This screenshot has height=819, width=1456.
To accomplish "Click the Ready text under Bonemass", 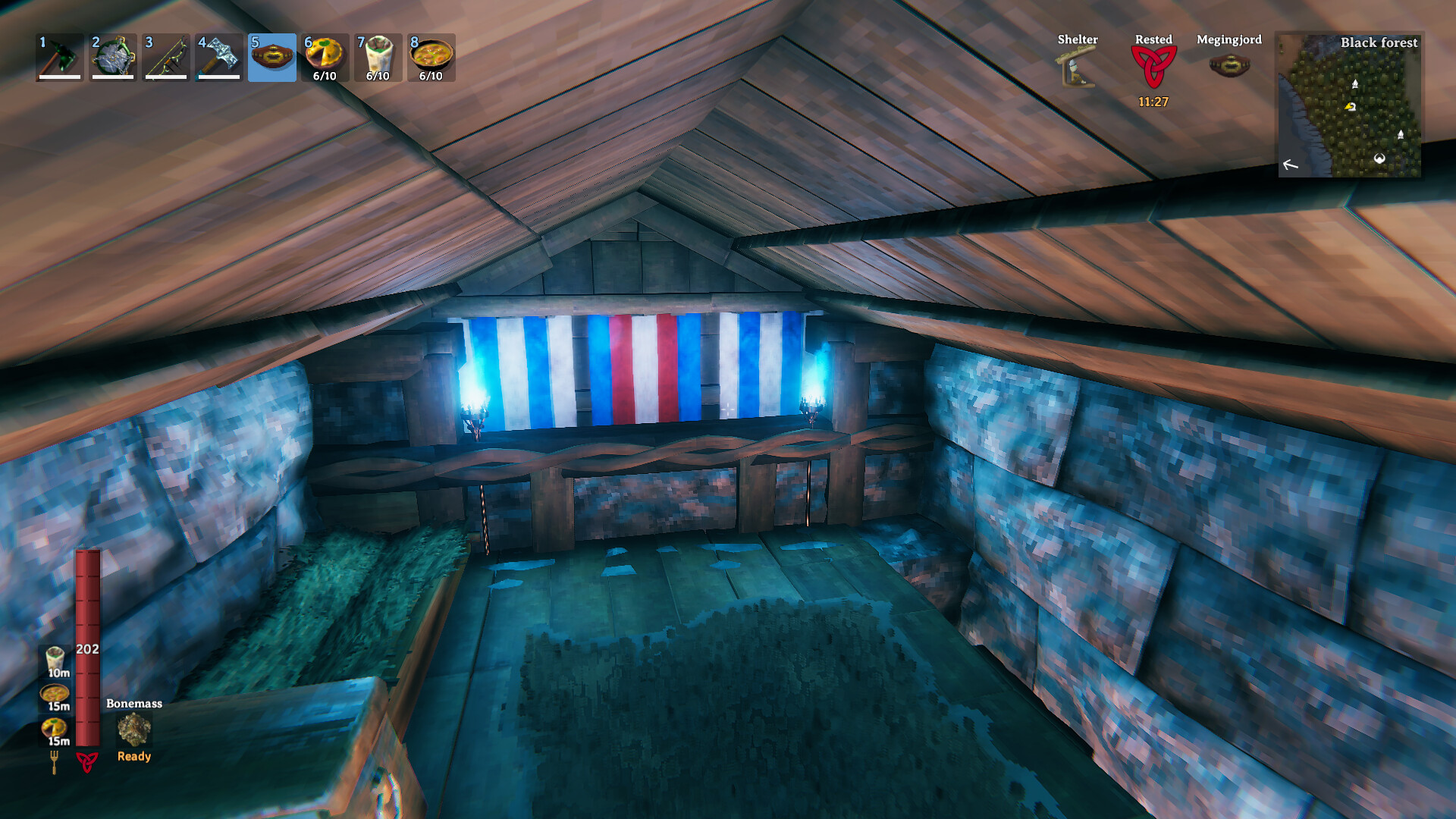I will click(133, 756).
